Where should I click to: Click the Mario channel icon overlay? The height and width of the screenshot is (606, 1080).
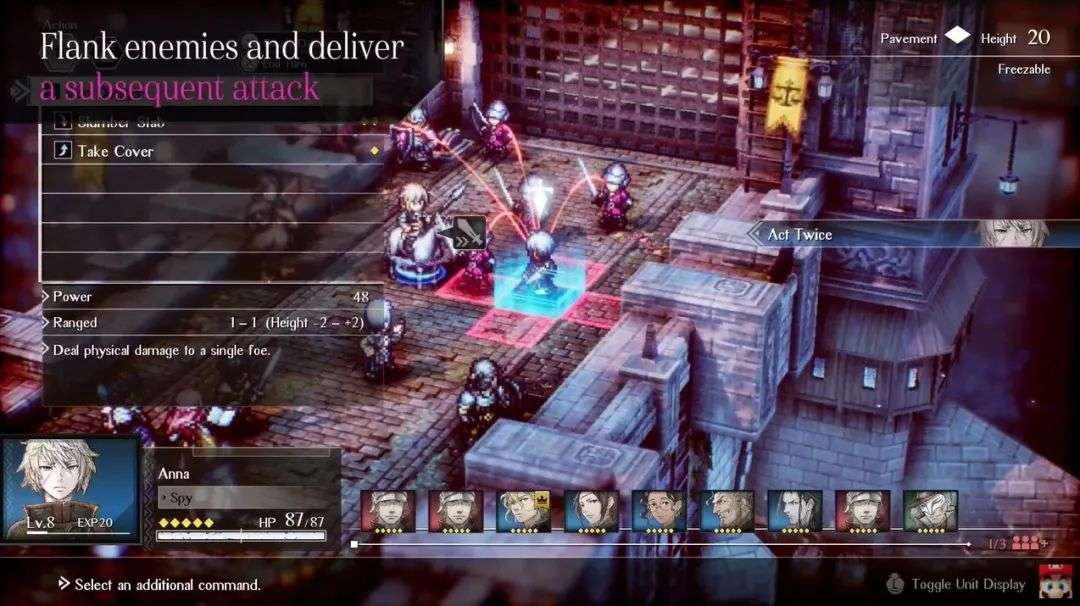point(1054,581)
